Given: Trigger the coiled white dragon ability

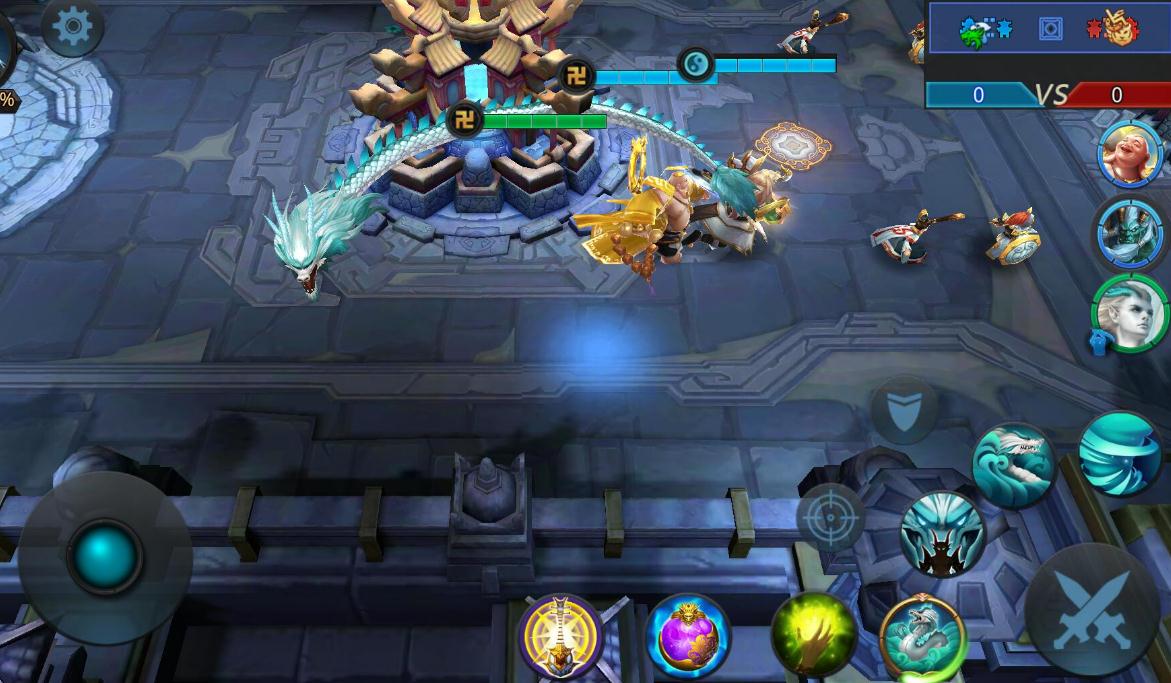Looking at the screenshot, I should click(922, 636).
